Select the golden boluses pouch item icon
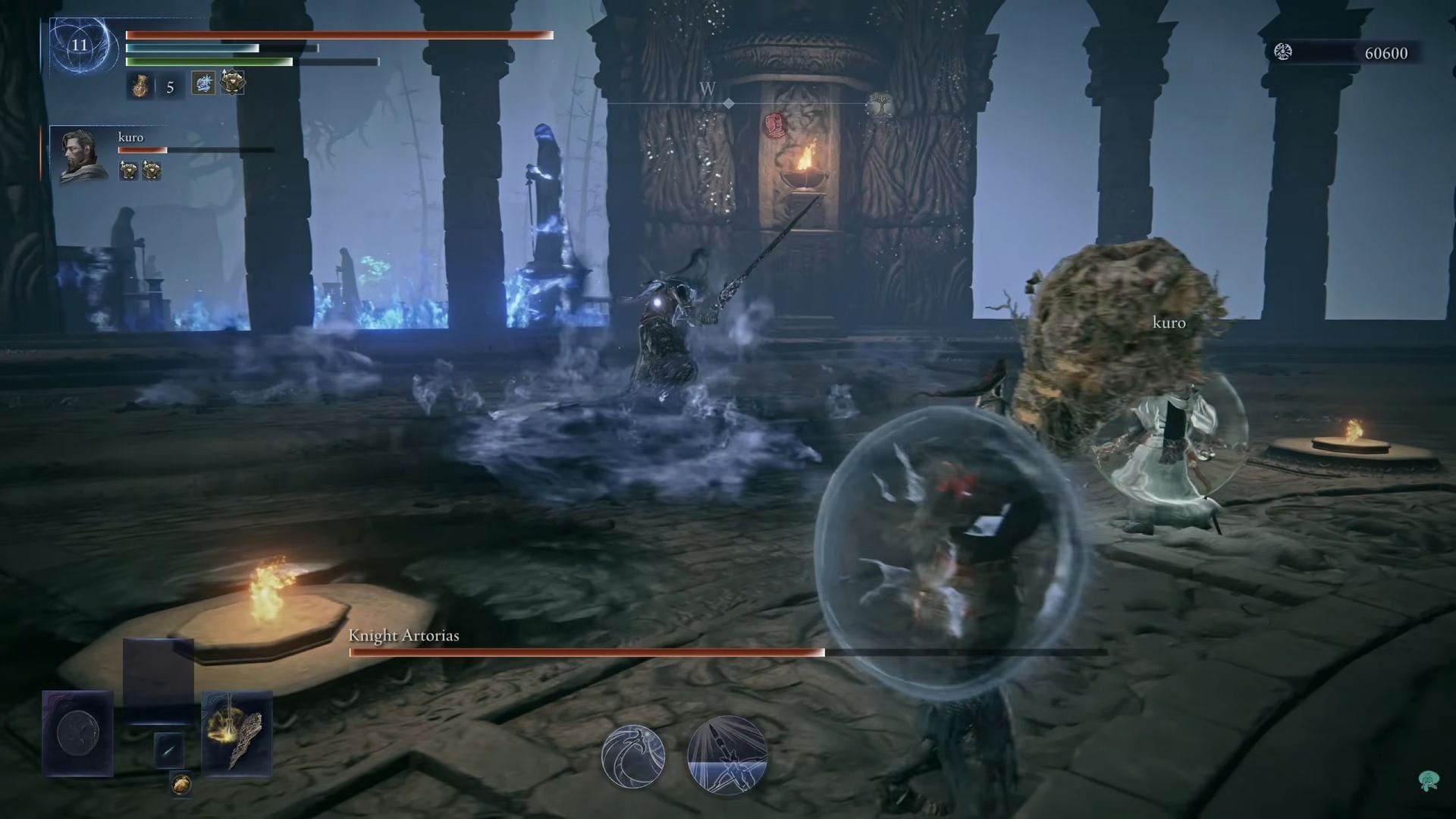Viewport: 1456px width, 819px height. [182, 786]
